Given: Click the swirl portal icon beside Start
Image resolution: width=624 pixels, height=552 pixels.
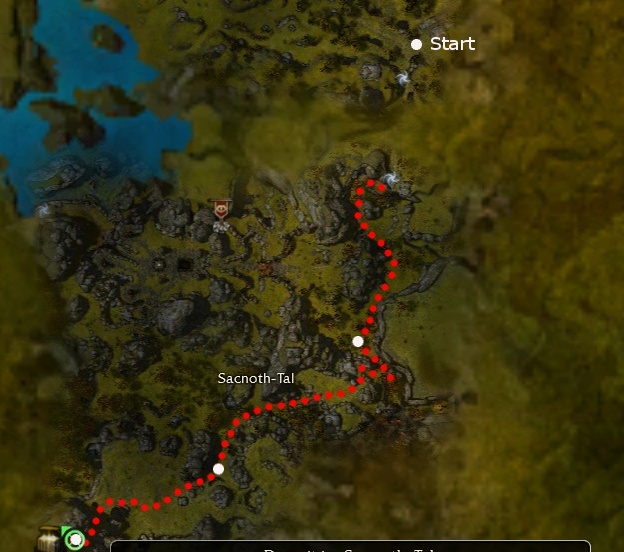Looking at the screenshot, I should pos(402,78).
